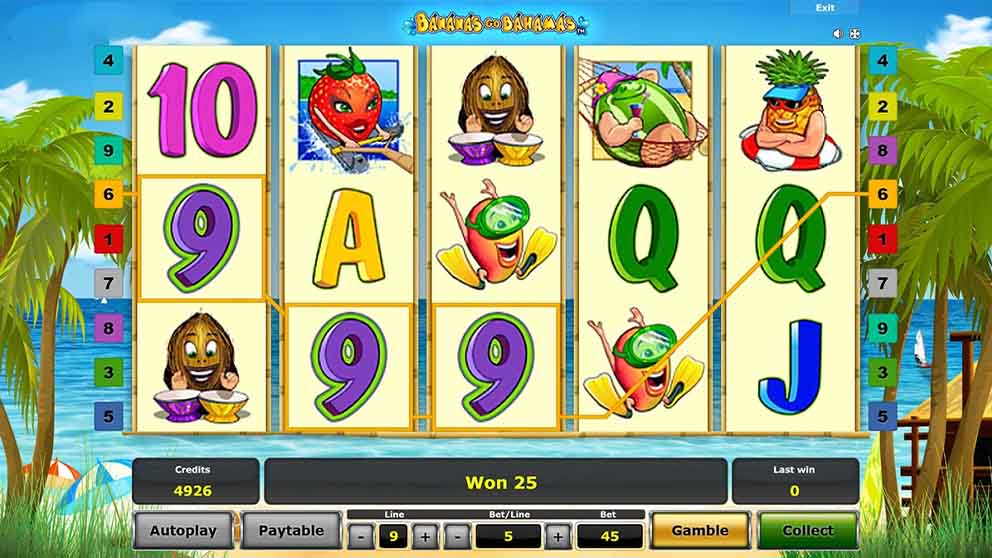
Task: Lower the Bet/Line amount
Action: click(x=457, y=536)
